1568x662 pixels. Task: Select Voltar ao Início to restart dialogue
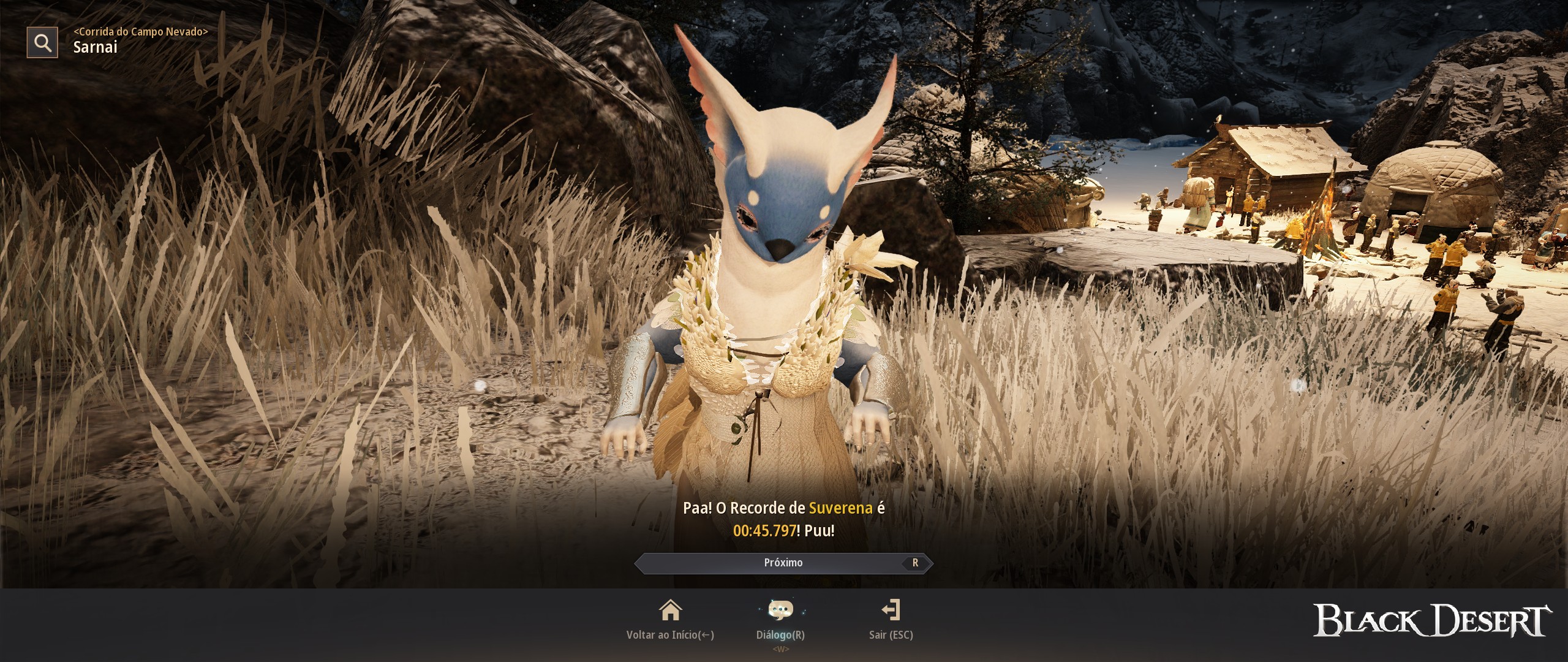point(671,636)
